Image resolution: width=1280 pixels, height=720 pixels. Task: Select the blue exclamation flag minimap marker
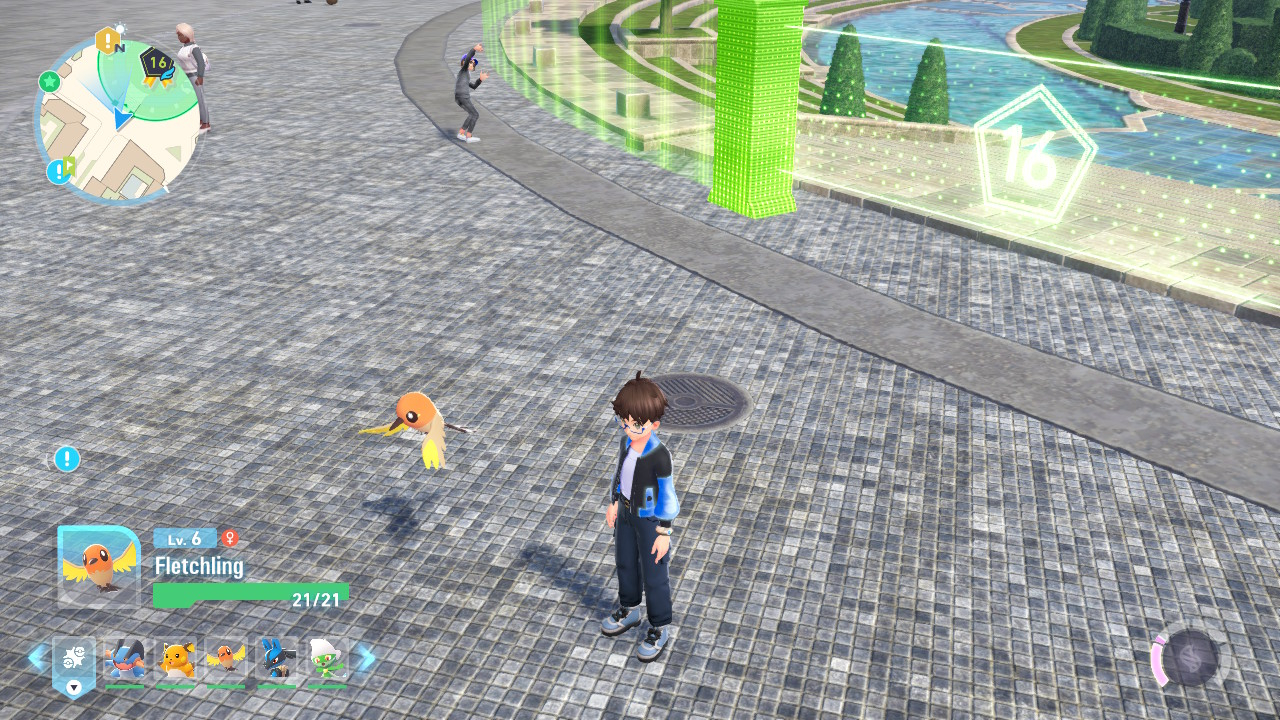click(60, 171)
